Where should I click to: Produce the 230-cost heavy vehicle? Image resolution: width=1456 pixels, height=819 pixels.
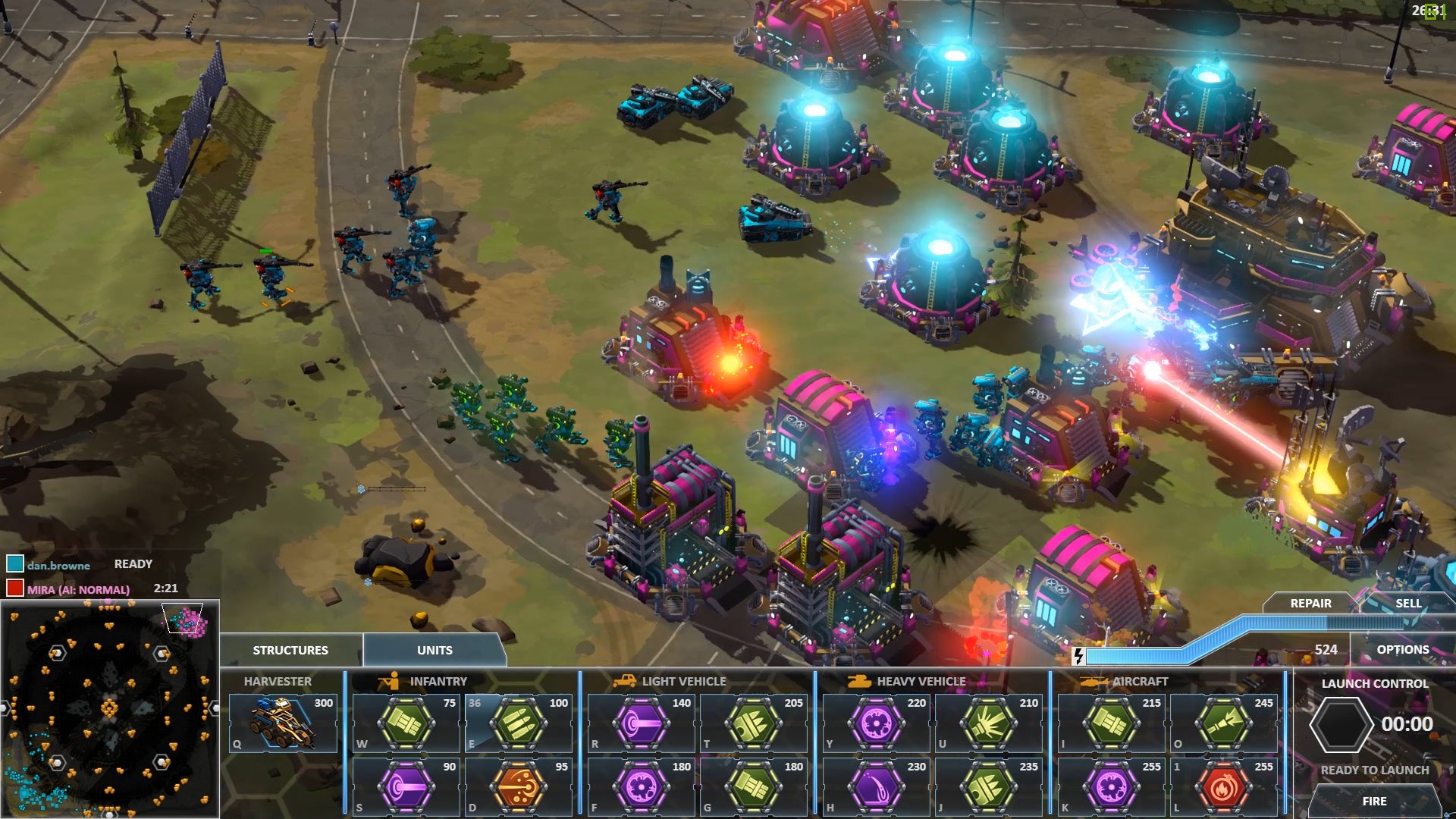[877, 787]
